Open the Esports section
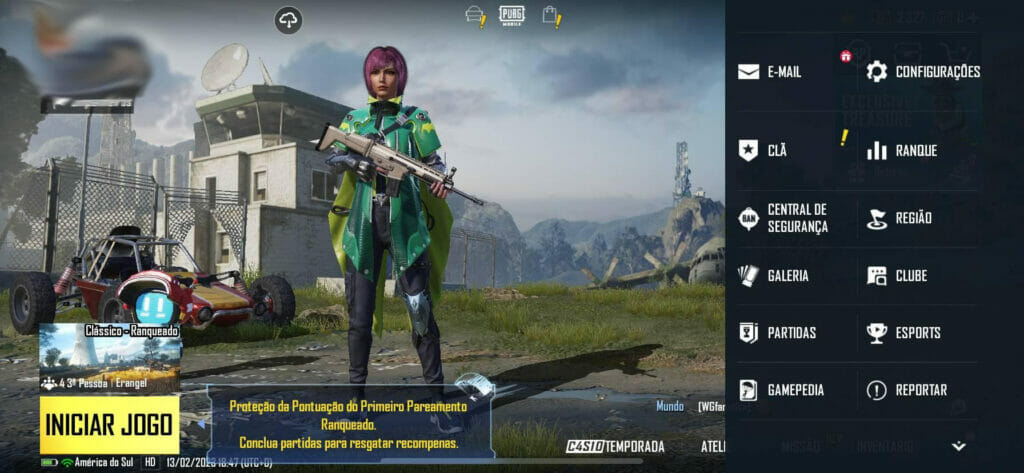Screen dimensions: 1024x473 [x=903, y=333]
